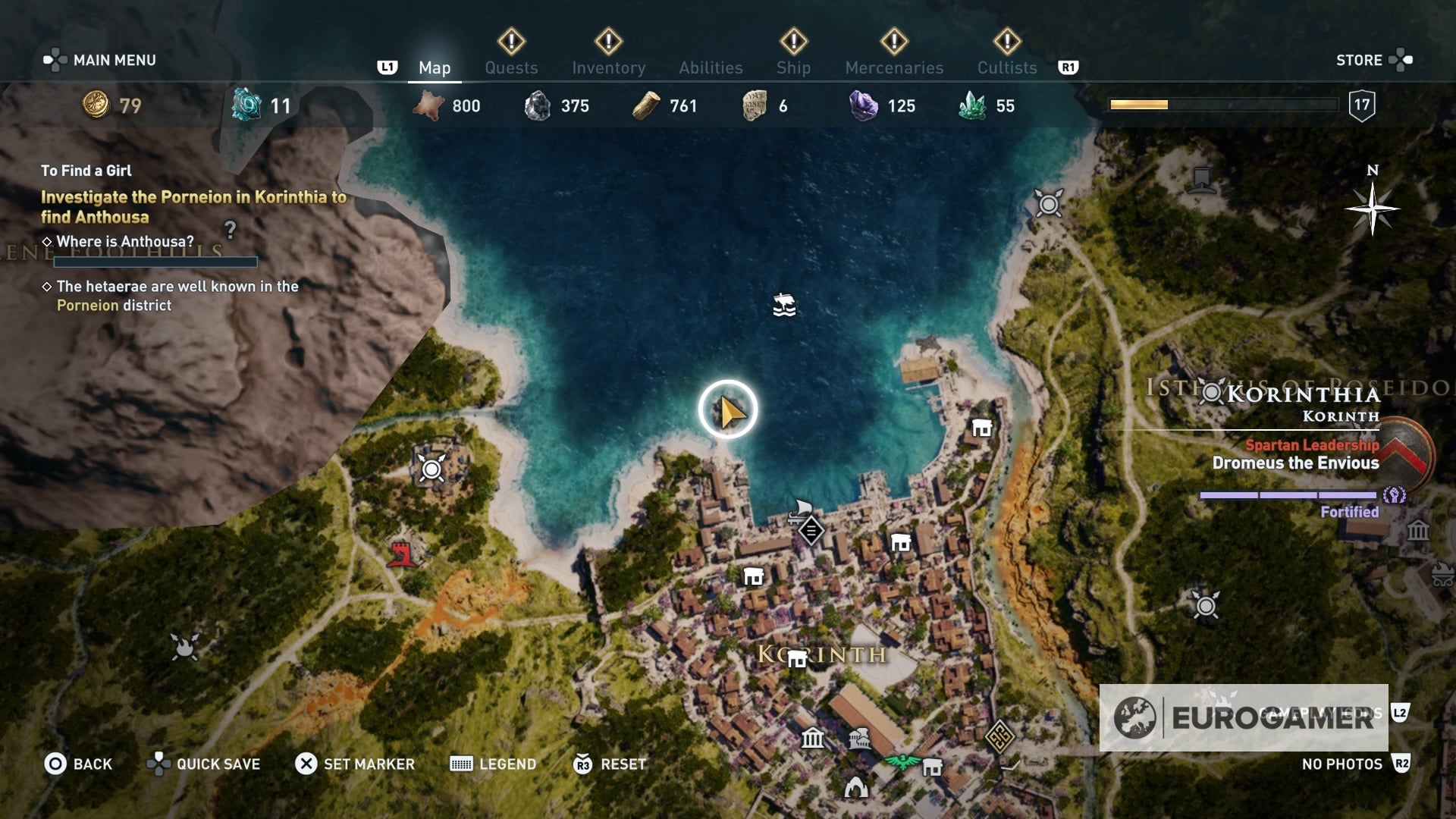Click the drachmae coin icon
The width and height of the screenshot is (1456, 819).
(95, 107)
